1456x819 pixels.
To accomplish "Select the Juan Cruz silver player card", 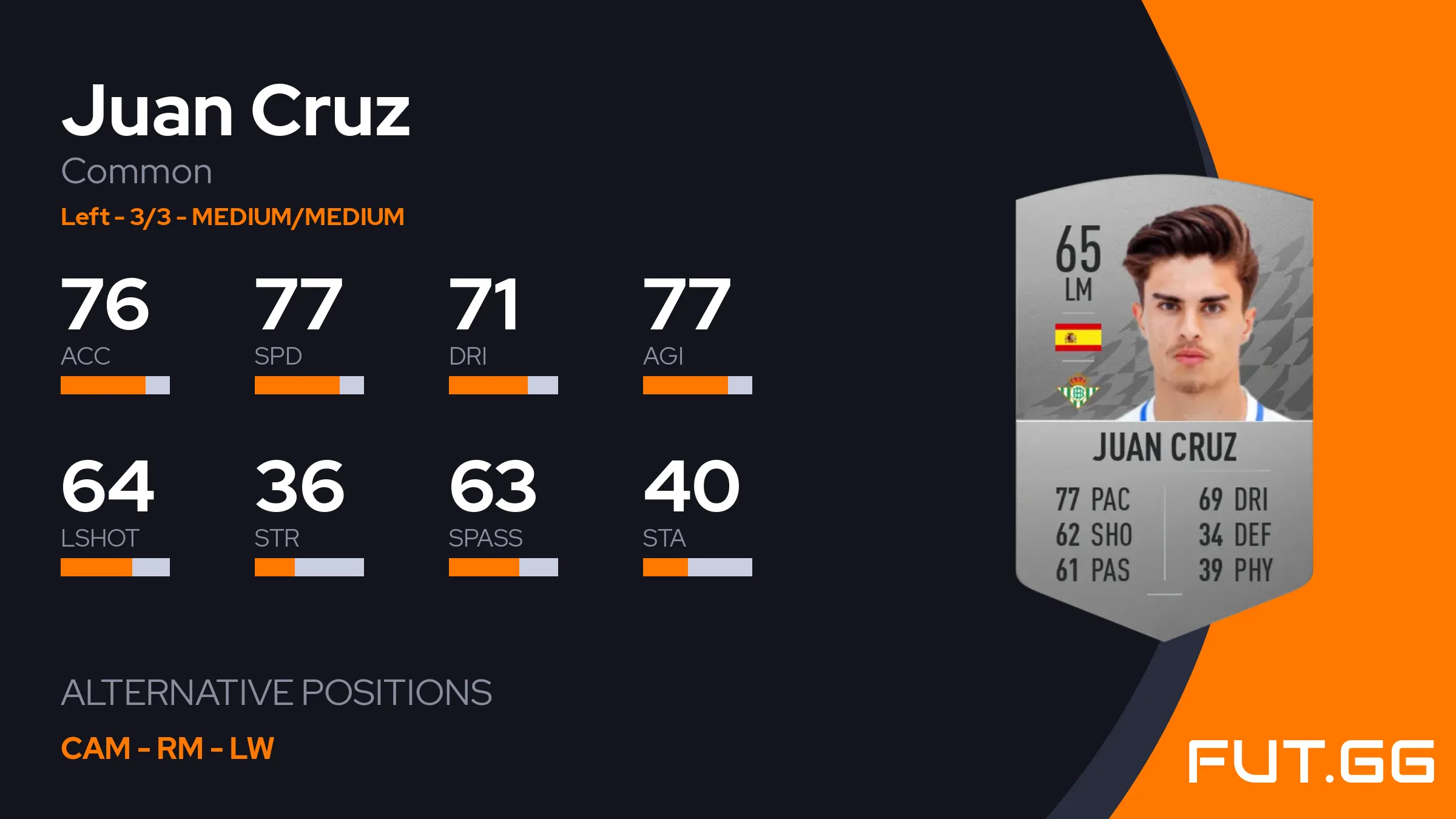I will click(1164, 406).
